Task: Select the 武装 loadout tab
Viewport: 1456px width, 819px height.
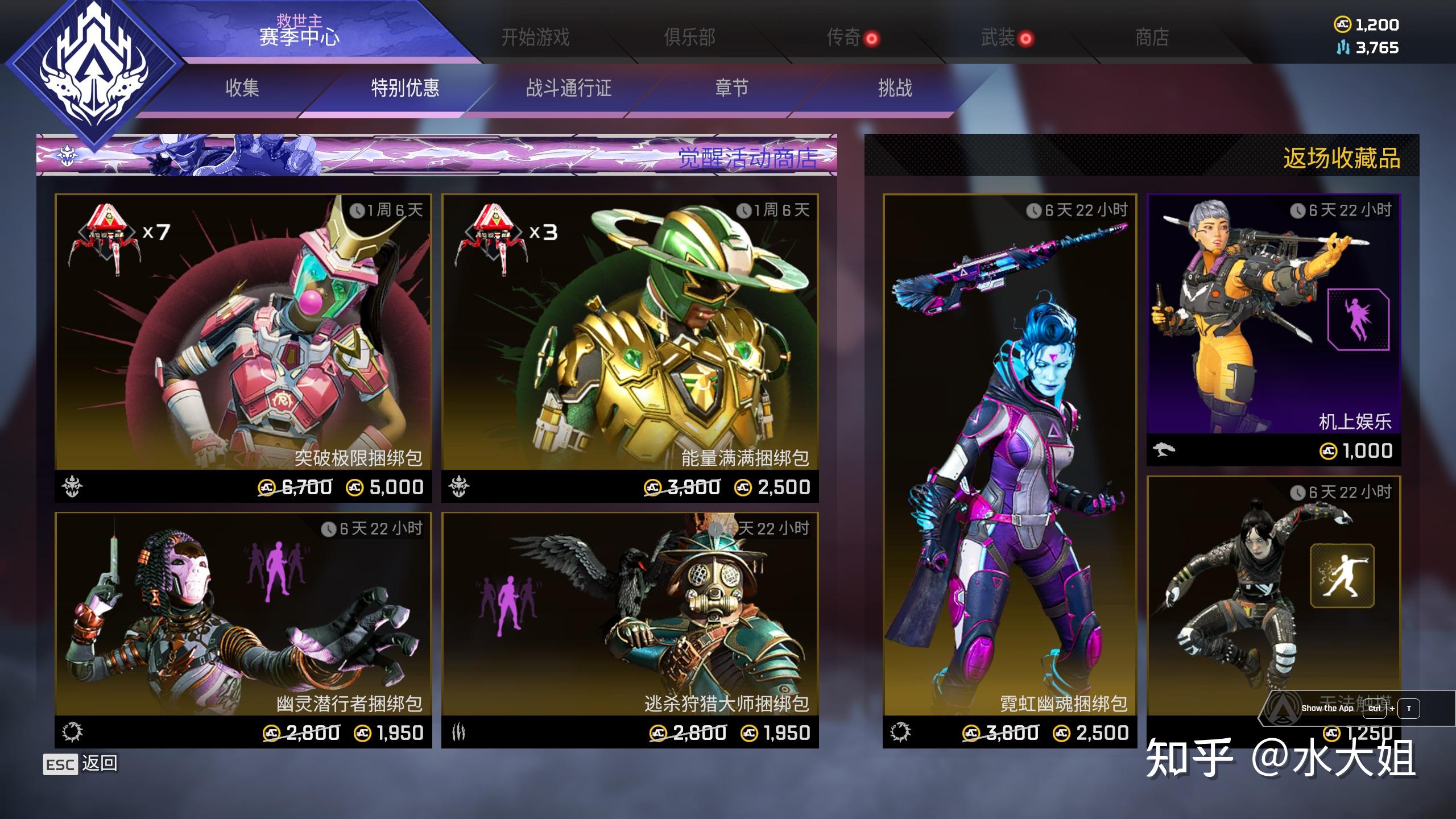Action: (998, 38)
